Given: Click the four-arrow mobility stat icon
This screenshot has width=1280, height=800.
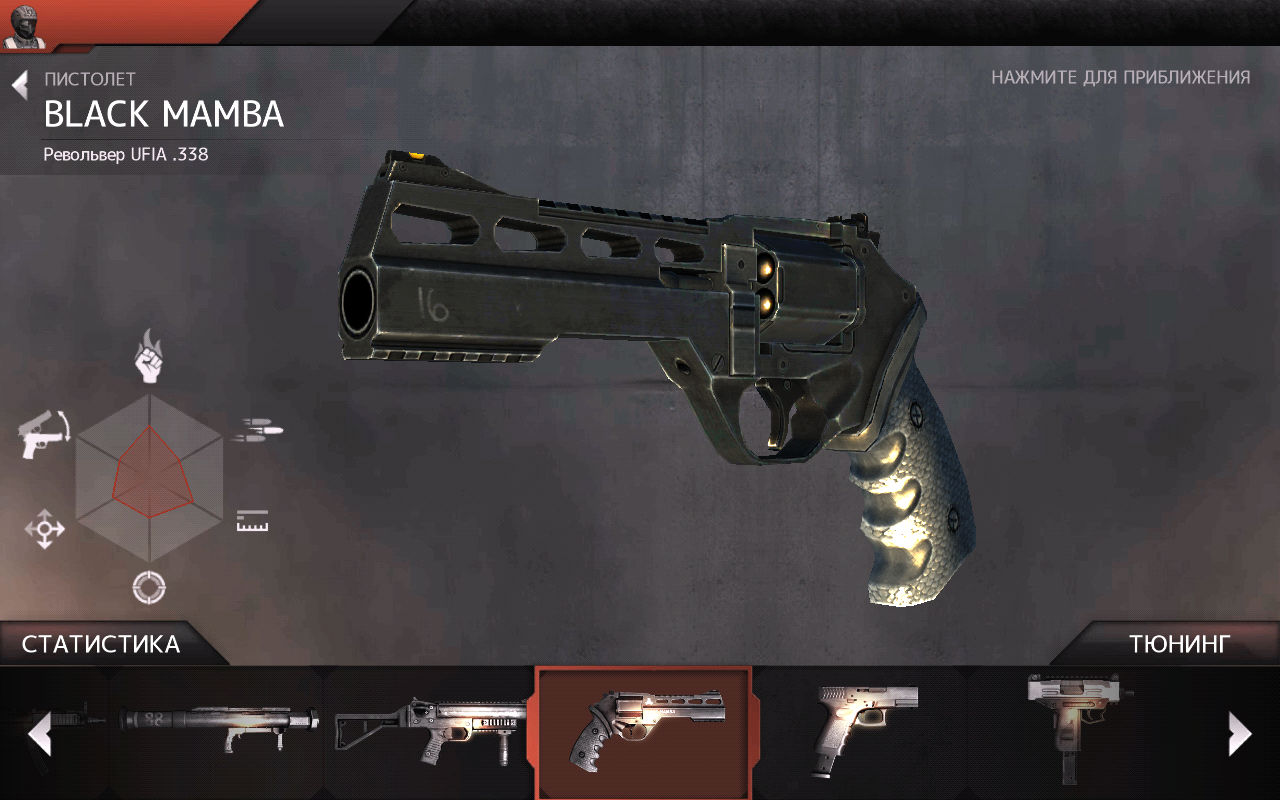Looking at the screenshot, I should tap(45, 528).
